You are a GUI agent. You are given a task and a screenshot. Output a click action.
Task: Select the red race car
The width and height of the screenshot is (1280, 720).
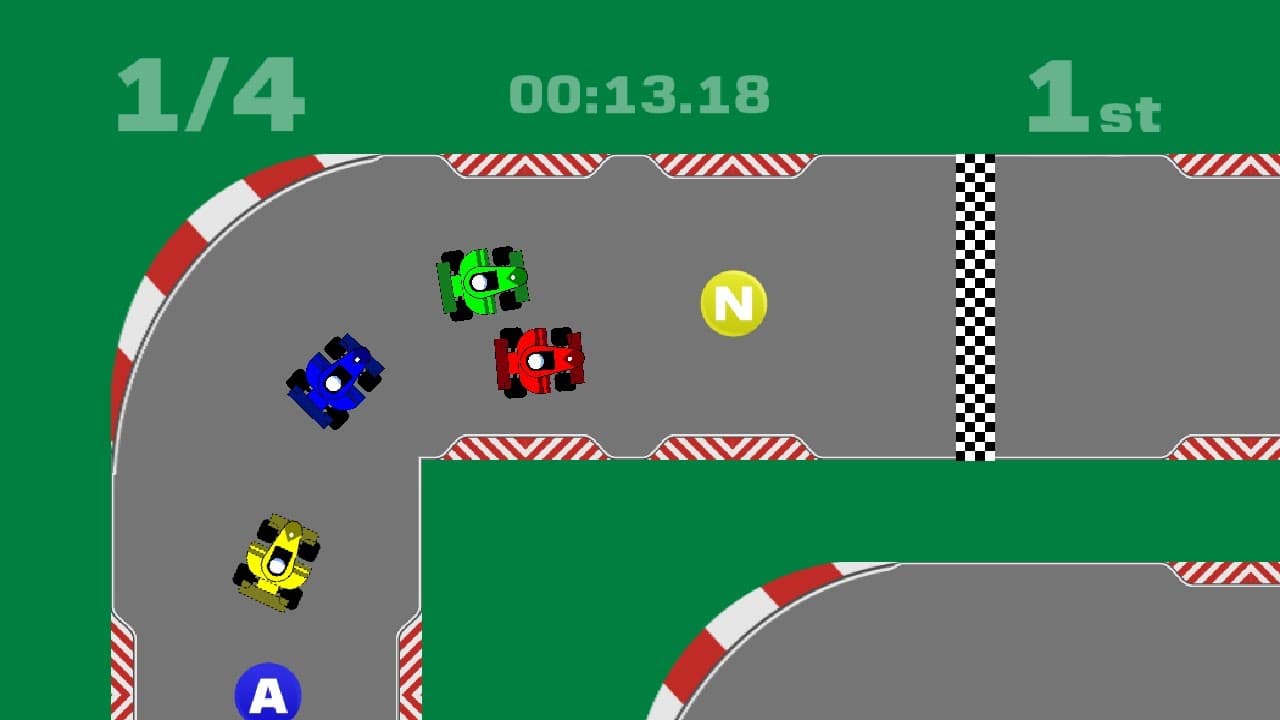tap(536, 362)
